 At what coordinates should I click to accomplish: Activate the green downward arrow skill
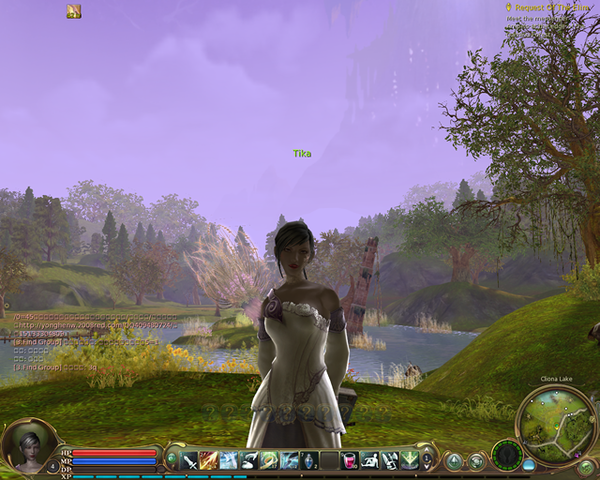[x=409, y=461]
